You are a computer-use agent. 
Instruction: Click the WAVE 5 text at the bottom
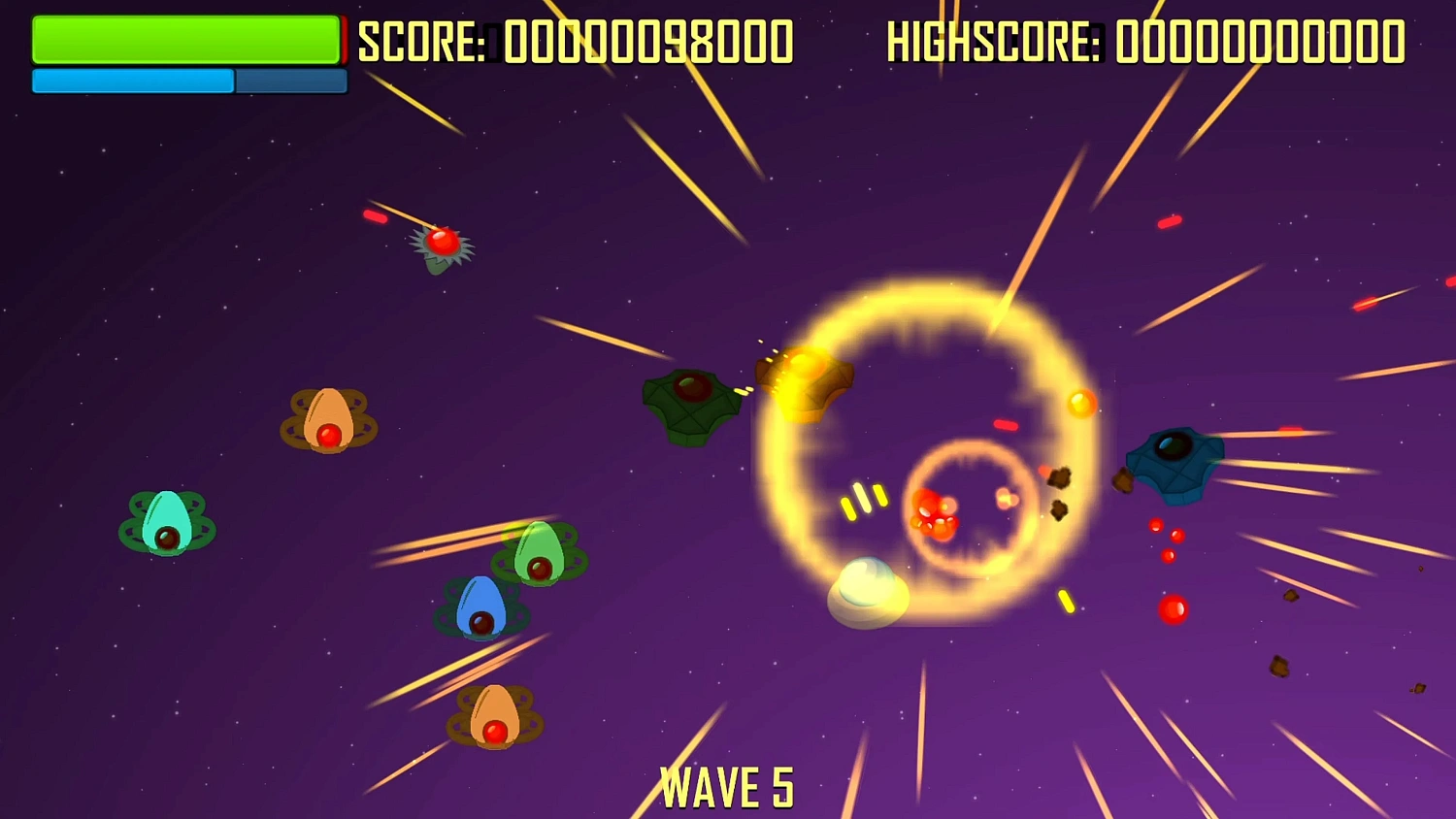tap(728, 784)
